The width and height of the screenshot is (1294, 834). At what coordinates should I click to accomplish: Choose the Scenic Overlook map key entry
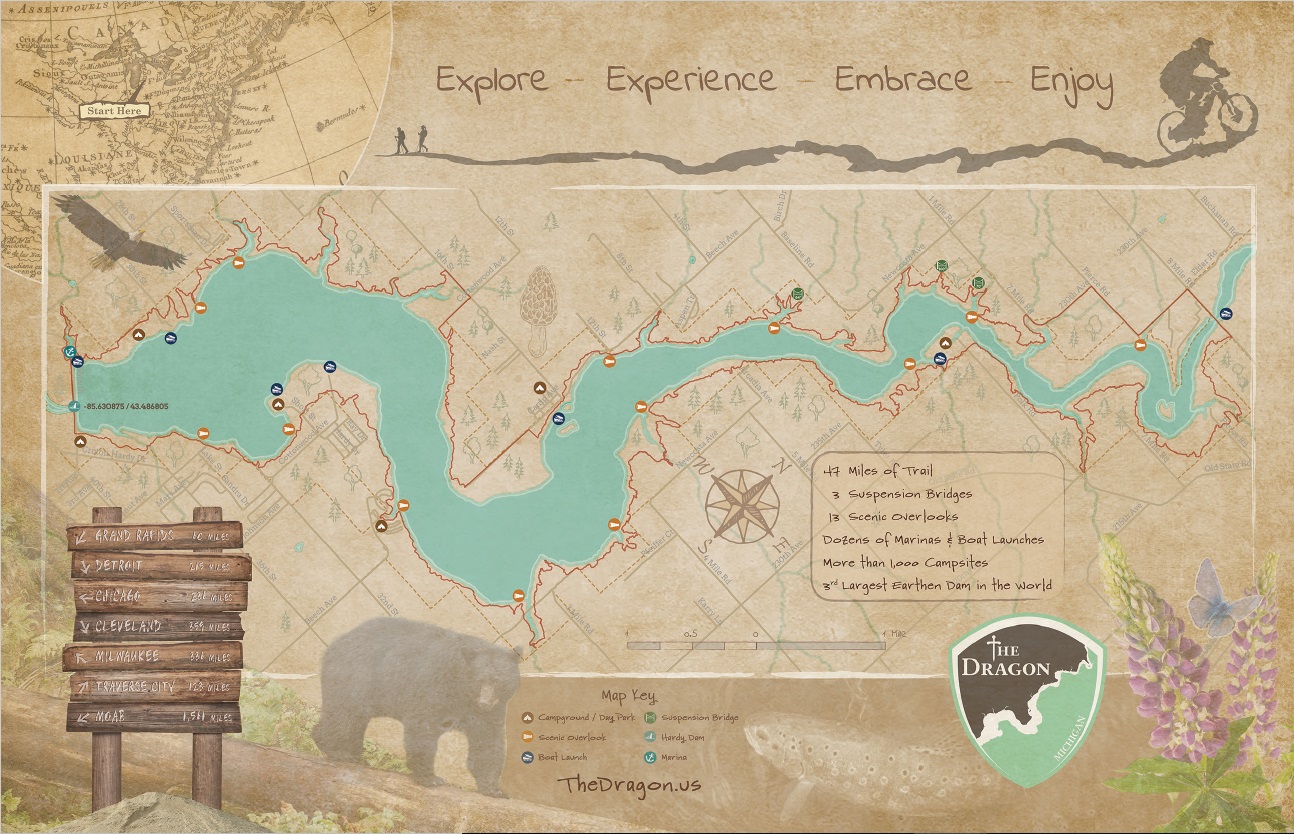click(x=570, y=737)
